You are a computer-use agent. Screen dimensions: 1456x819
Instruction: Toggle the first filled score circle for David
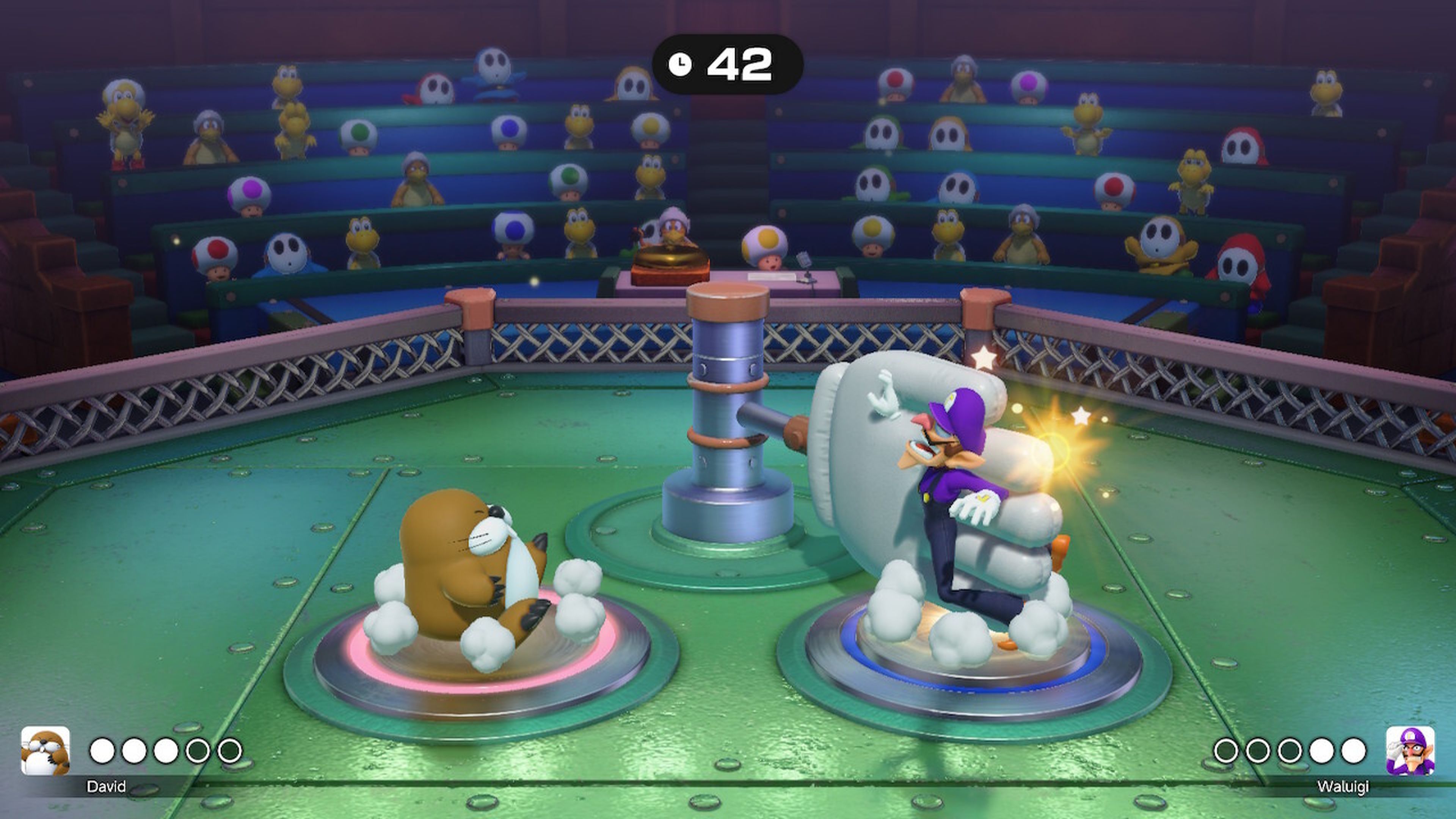(102, 752)
